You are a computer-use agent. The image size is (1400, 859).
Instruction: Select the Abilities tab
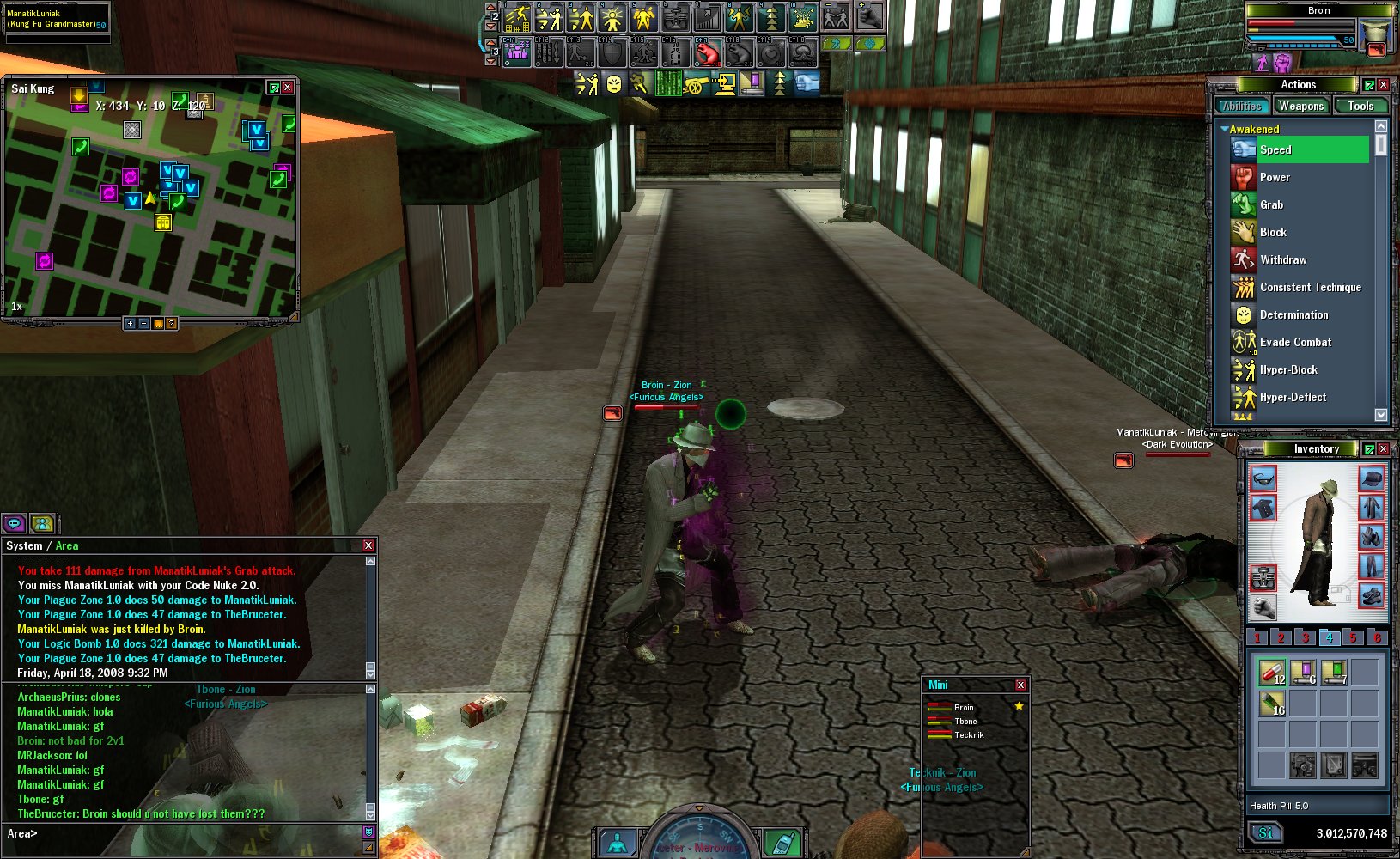point(1242,107)
